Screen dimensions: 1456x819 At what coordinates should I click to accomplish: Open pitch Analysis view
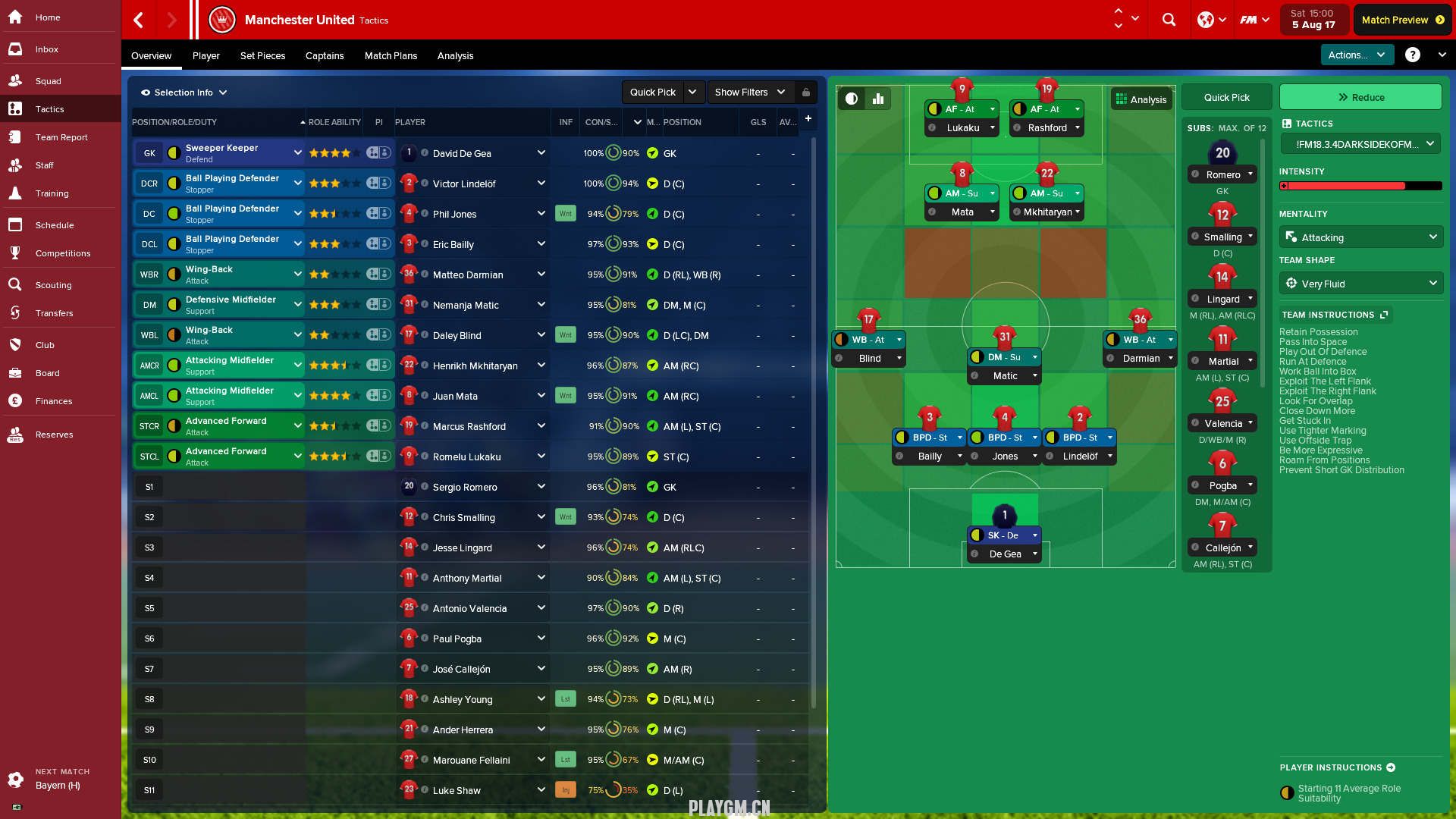click(x=1141, y=99)
